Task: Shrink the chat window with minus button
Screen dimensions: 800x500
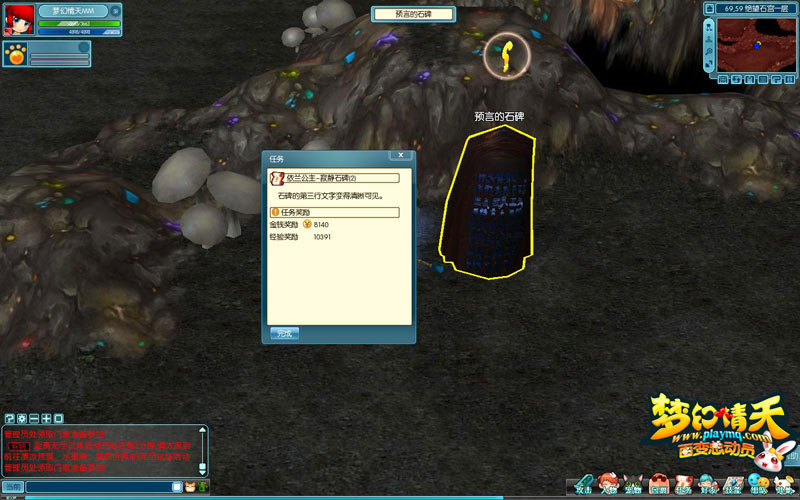Action: (x=34, y=418)
